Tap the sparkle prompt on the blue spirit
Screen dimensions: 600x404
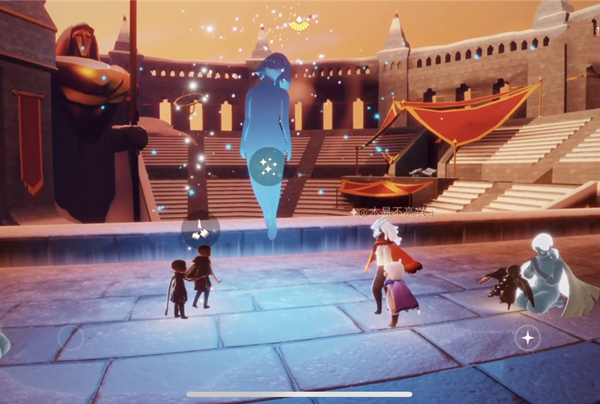click(267, 166)
